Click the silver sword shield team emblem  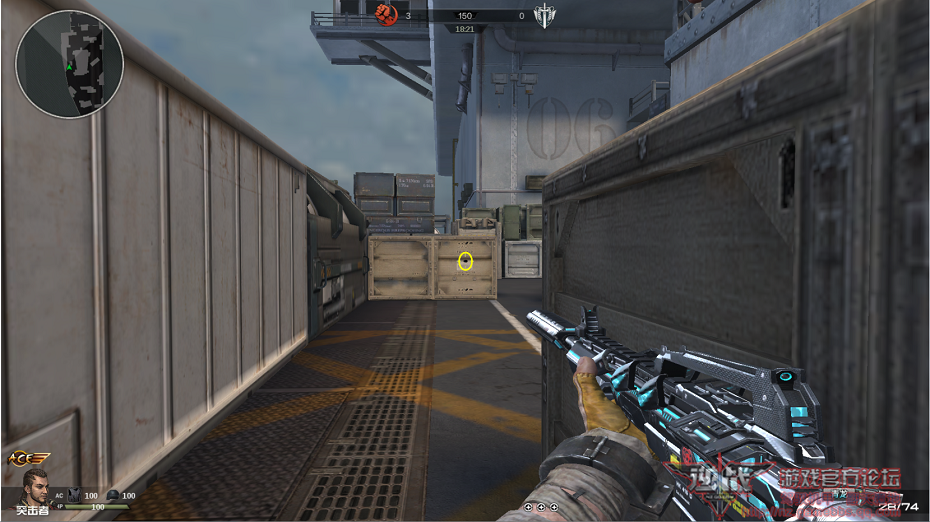click(x=544, y=15)
